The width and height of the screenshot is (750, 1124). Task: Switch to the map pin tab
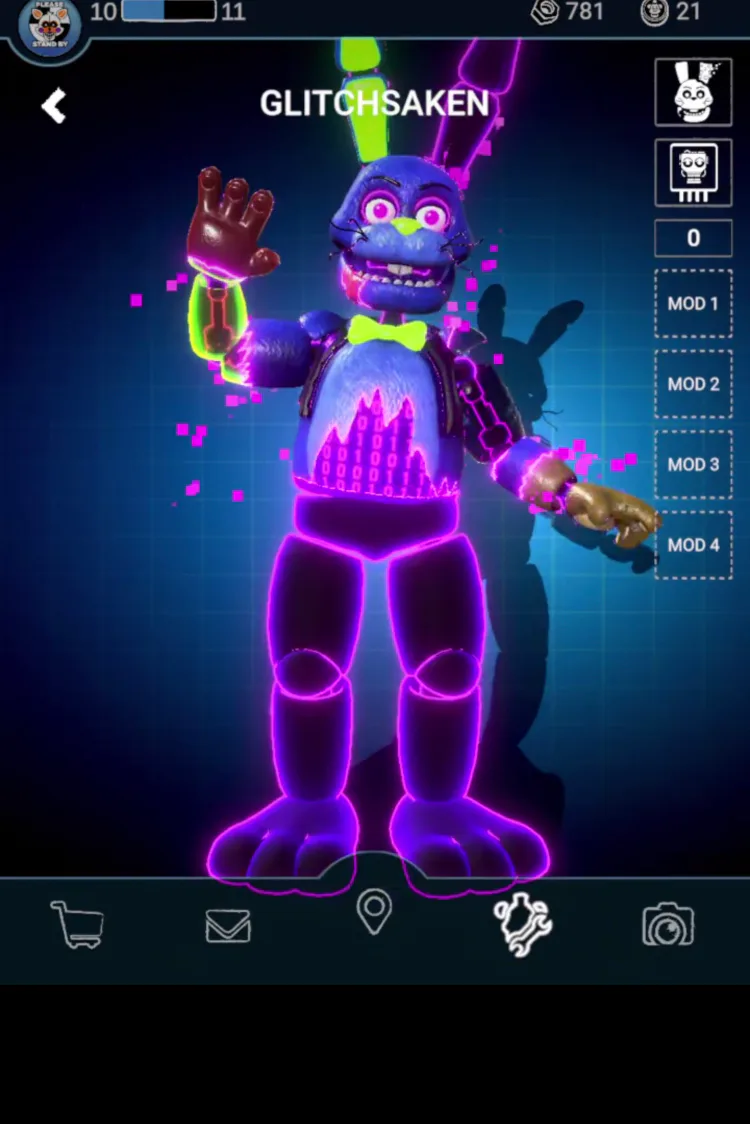(x=374, y=913)
